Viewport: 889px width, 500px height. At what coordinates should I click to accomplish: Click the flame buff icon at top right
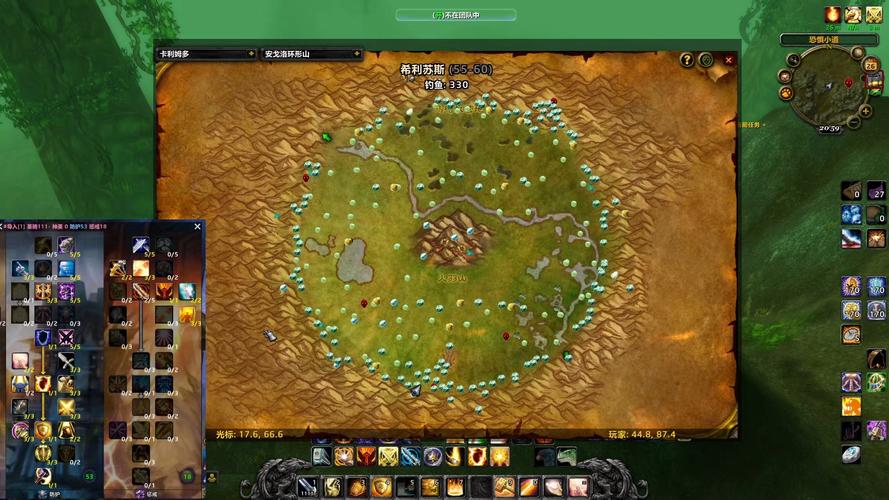click(832, 14)
